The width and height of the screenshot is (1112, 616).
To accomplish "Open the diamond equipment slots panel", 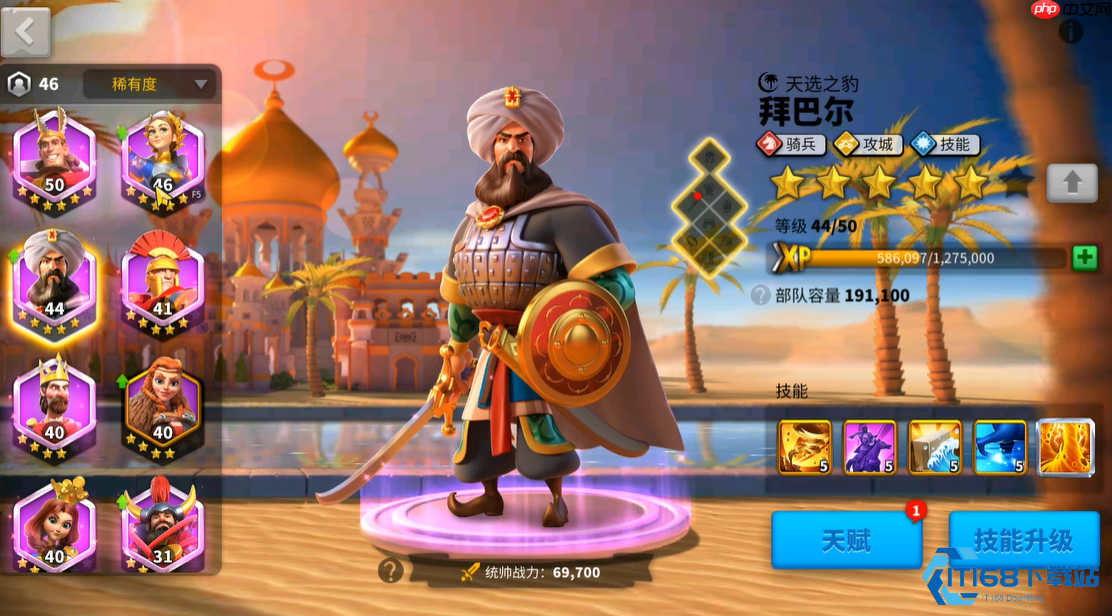I will [708, 206].
